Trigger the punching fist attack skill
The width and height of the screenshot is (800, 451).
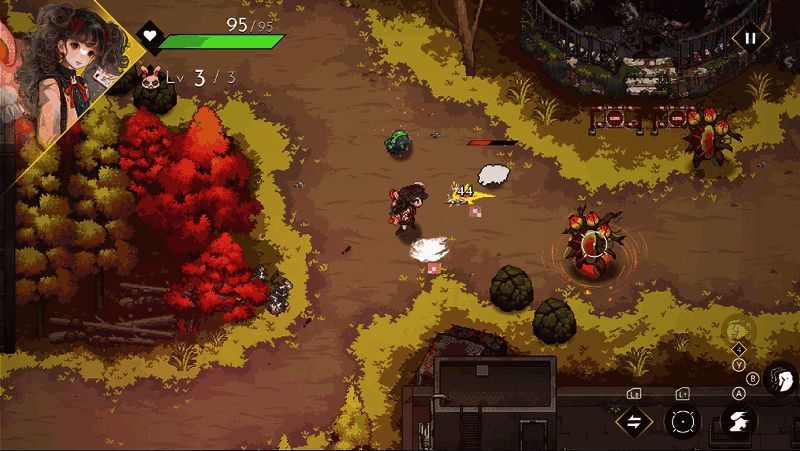(779, 379)
